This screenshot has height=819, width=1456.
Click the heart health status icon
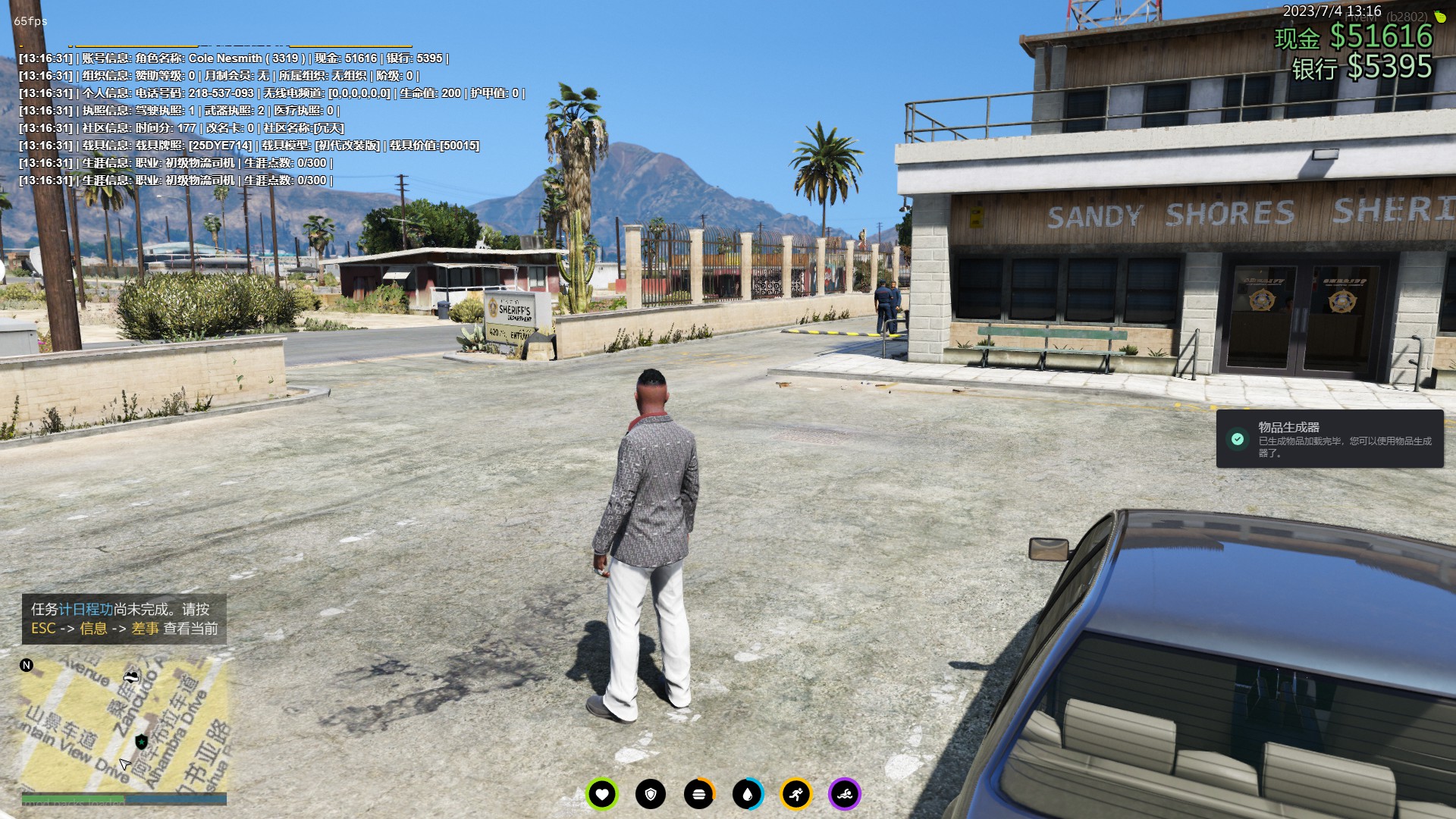coord(602,794)
